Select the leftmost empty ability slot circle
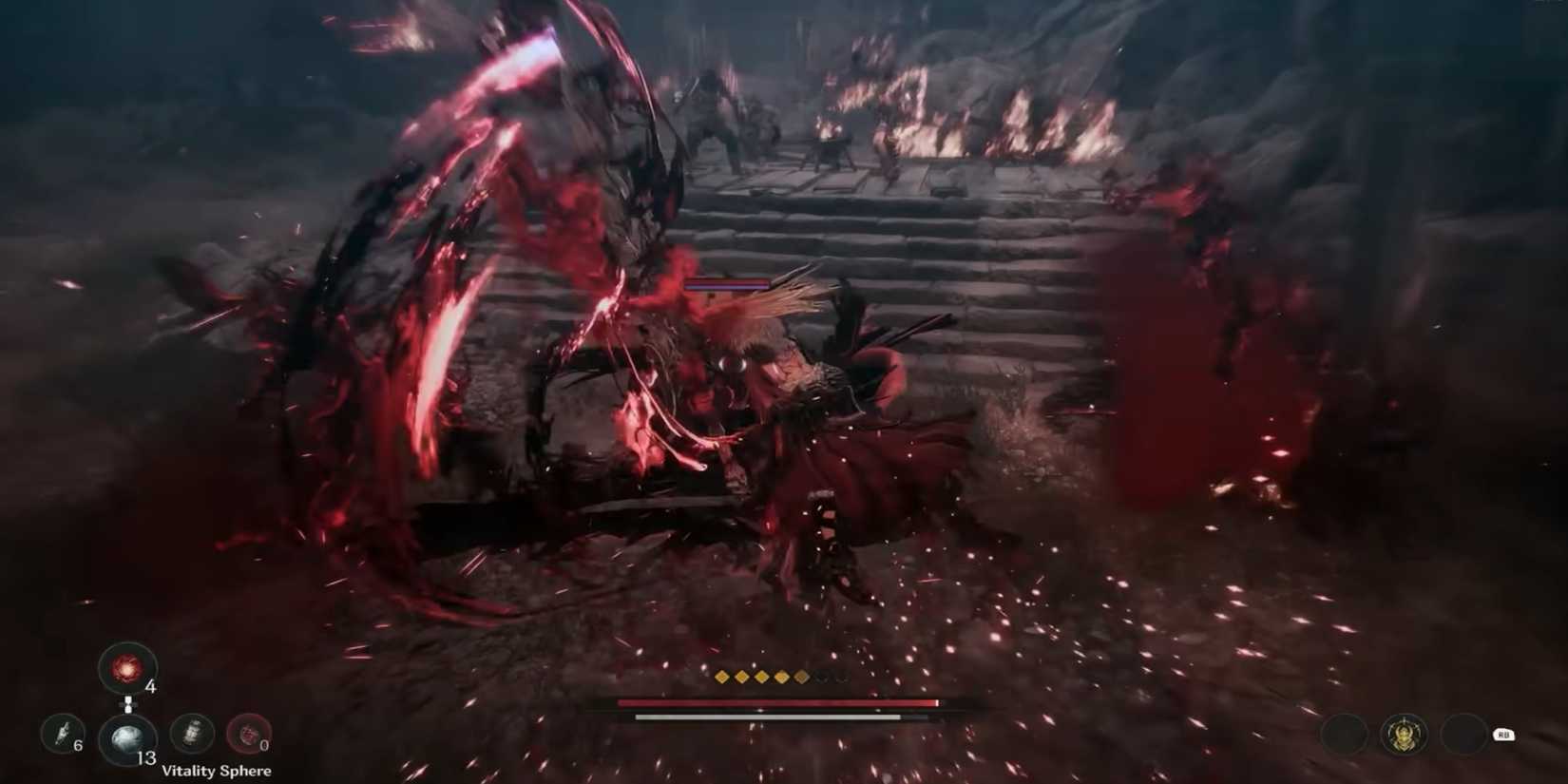The height and width of the screenshot is (784, 1568). [1344, 735]
